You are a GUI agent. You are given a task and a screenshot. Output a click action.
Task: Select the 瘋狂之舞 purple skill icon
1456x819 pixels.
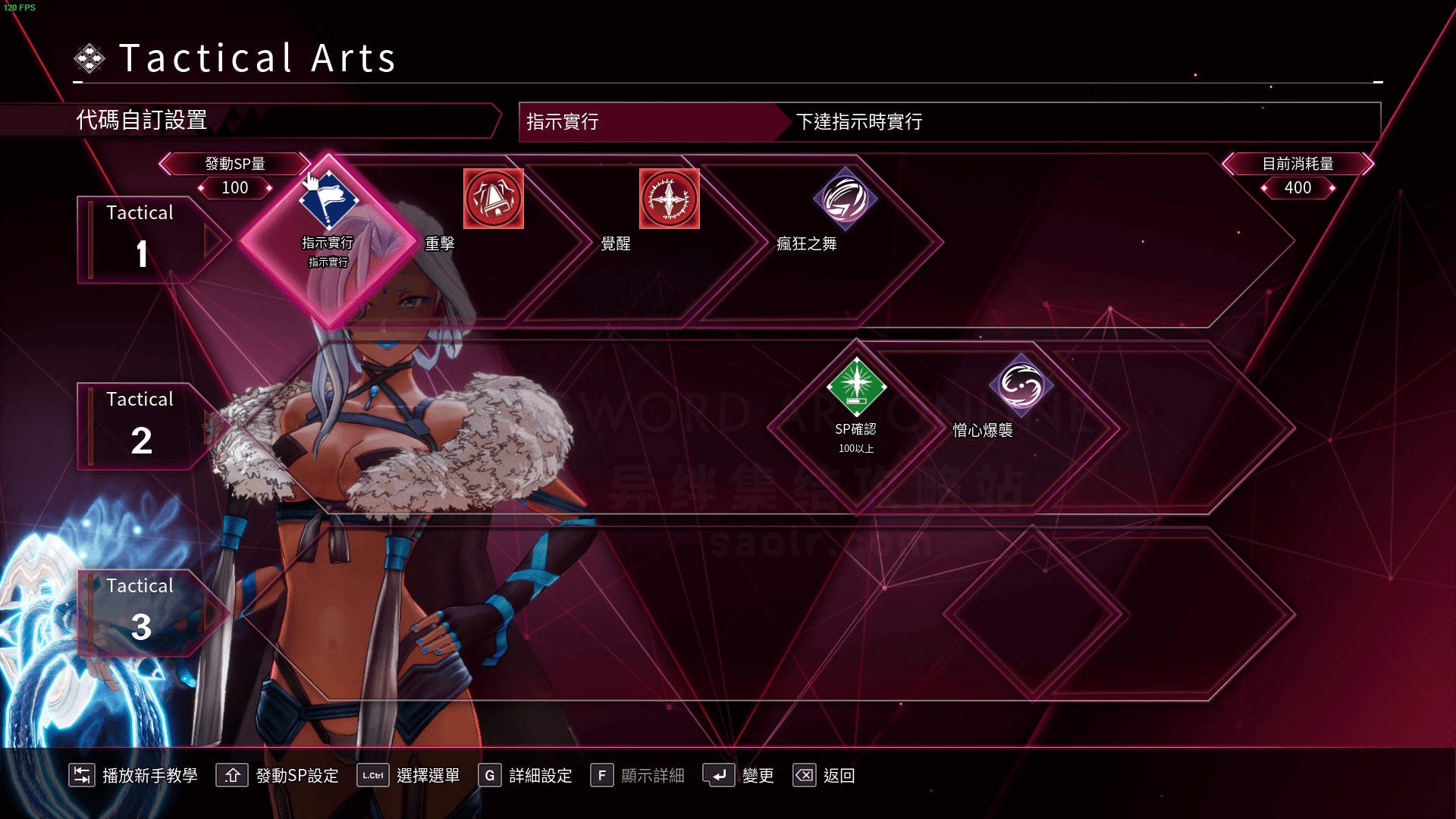845,199
